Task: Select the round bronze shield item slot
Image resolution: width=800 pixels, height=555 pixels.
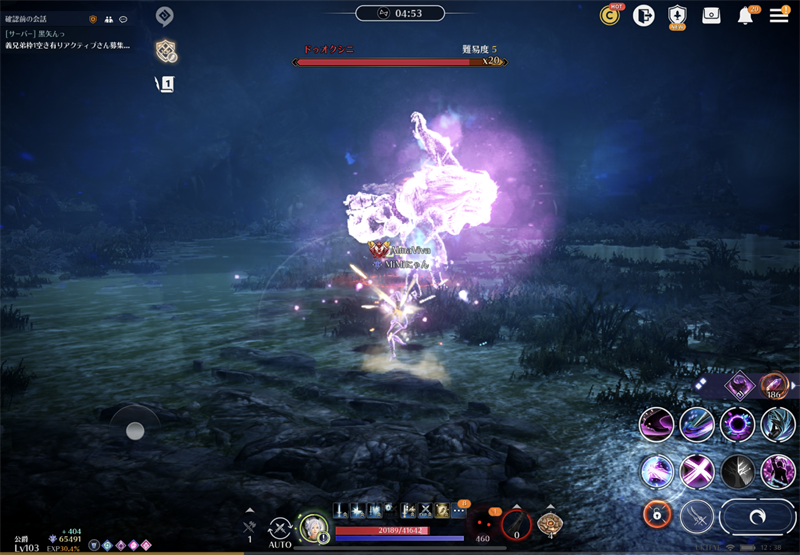Action: tap(549, 524)
